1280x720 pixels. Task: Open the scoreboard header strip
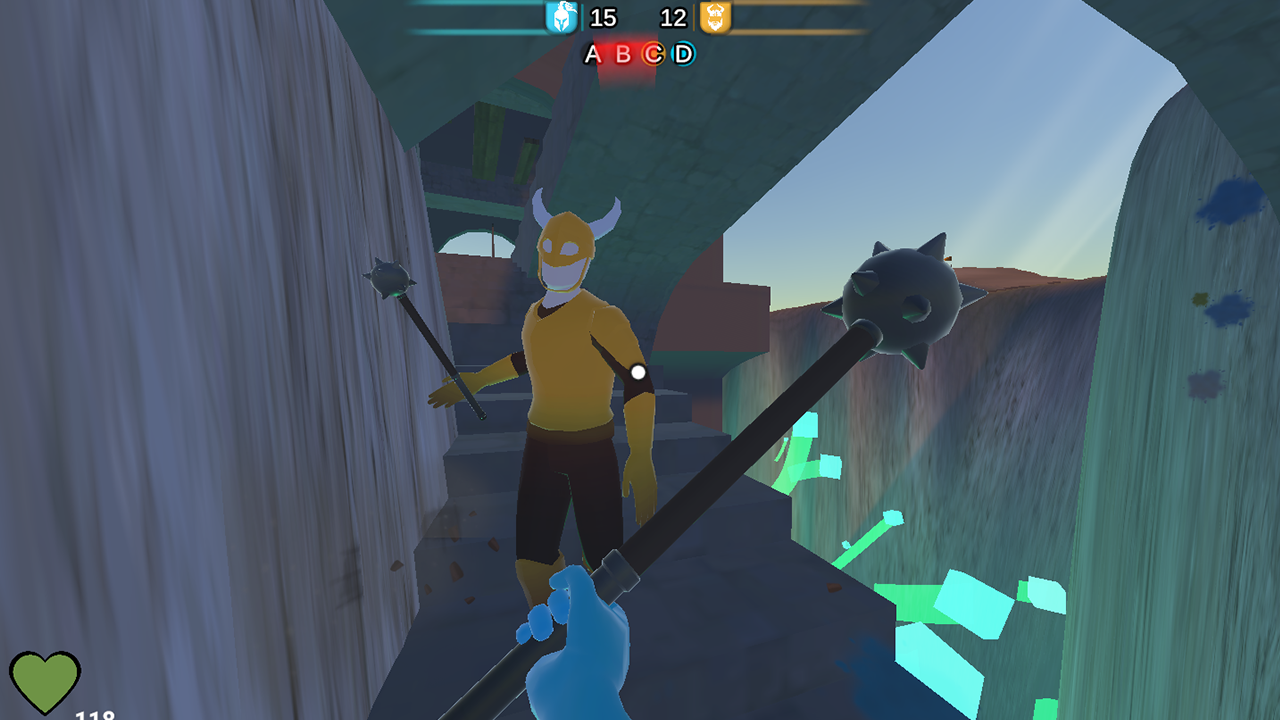(x=637, y=17)
